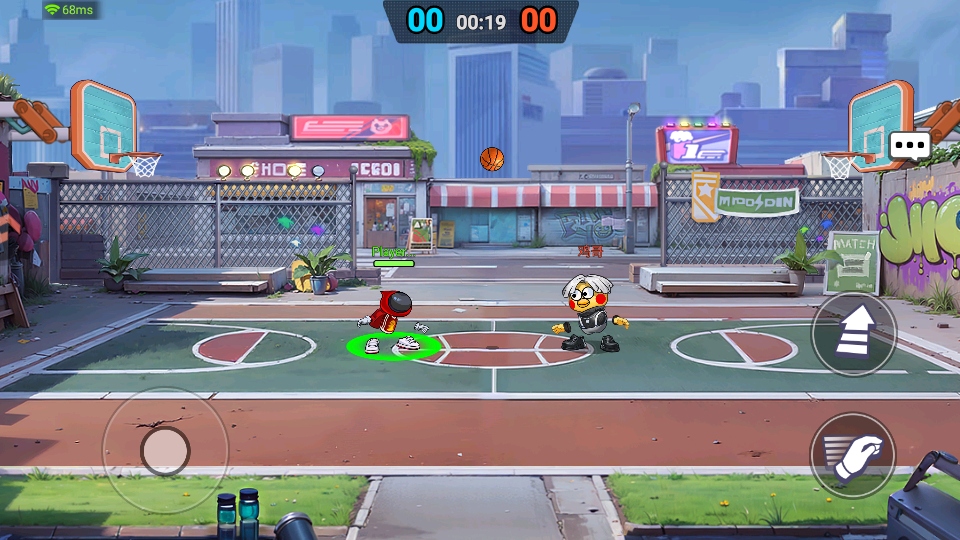Activate the hand steal/shoot button
The image size is (960, 540).
(853, 456)
